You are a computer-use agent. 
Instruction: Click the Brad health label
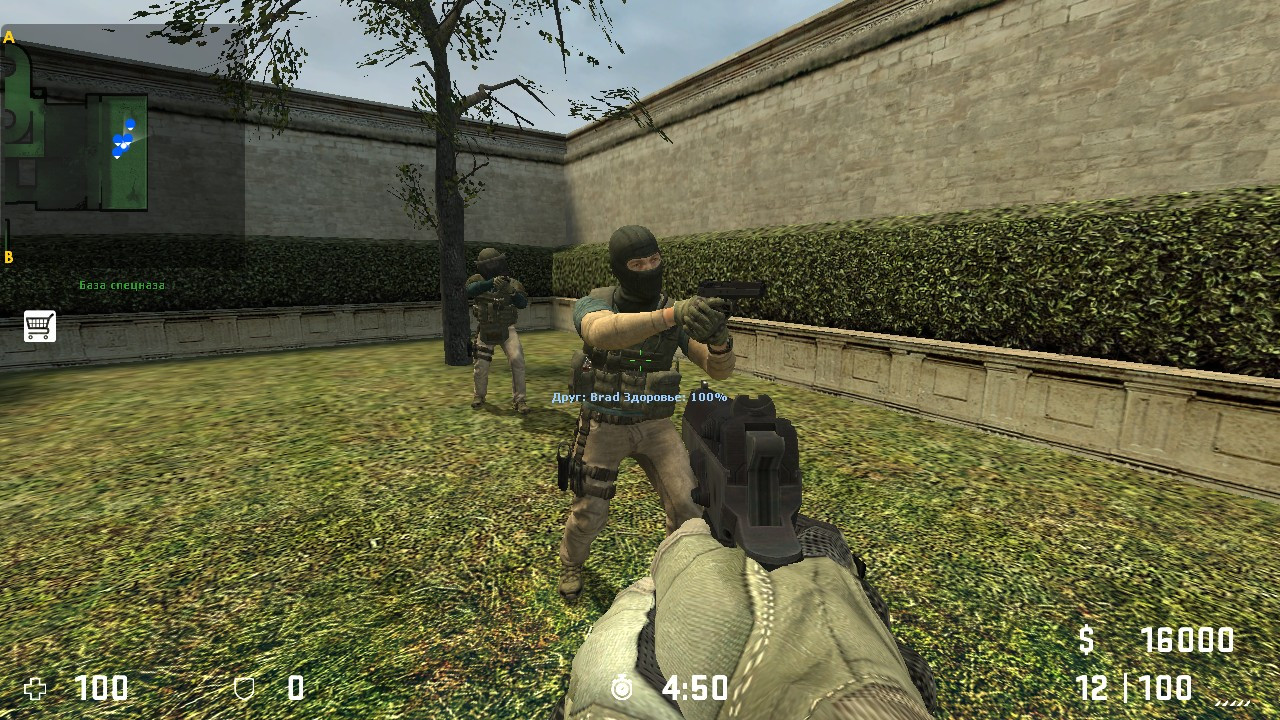637,396
